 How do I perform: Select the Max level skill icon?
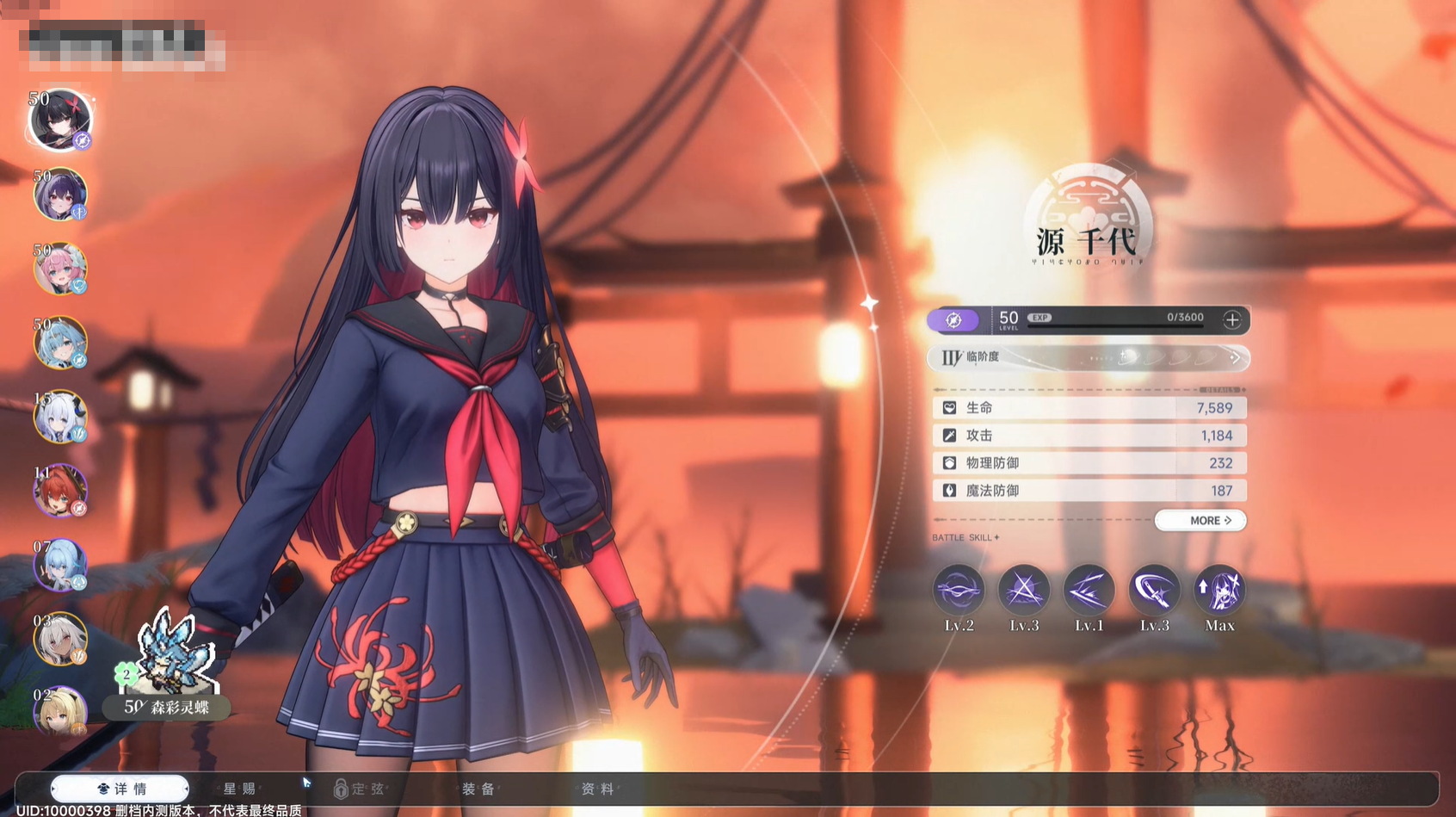click(1219, 591)
